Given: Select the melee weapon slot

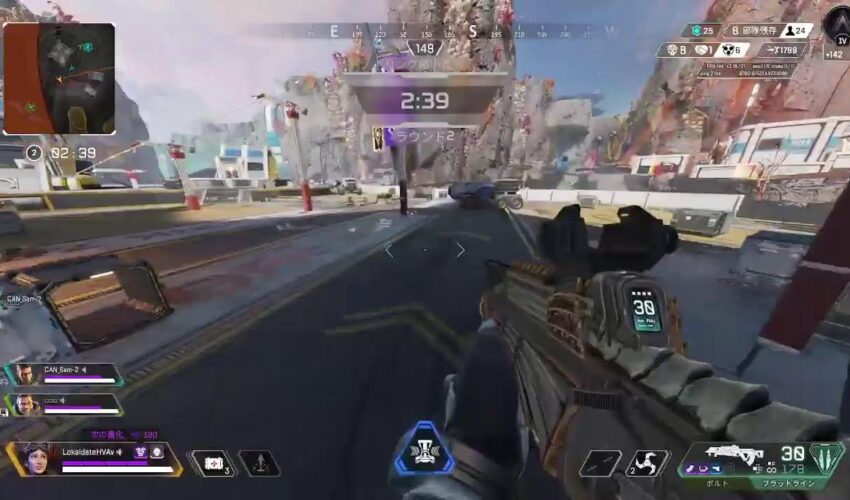Looking at the screenshot, I should [600, 463].
